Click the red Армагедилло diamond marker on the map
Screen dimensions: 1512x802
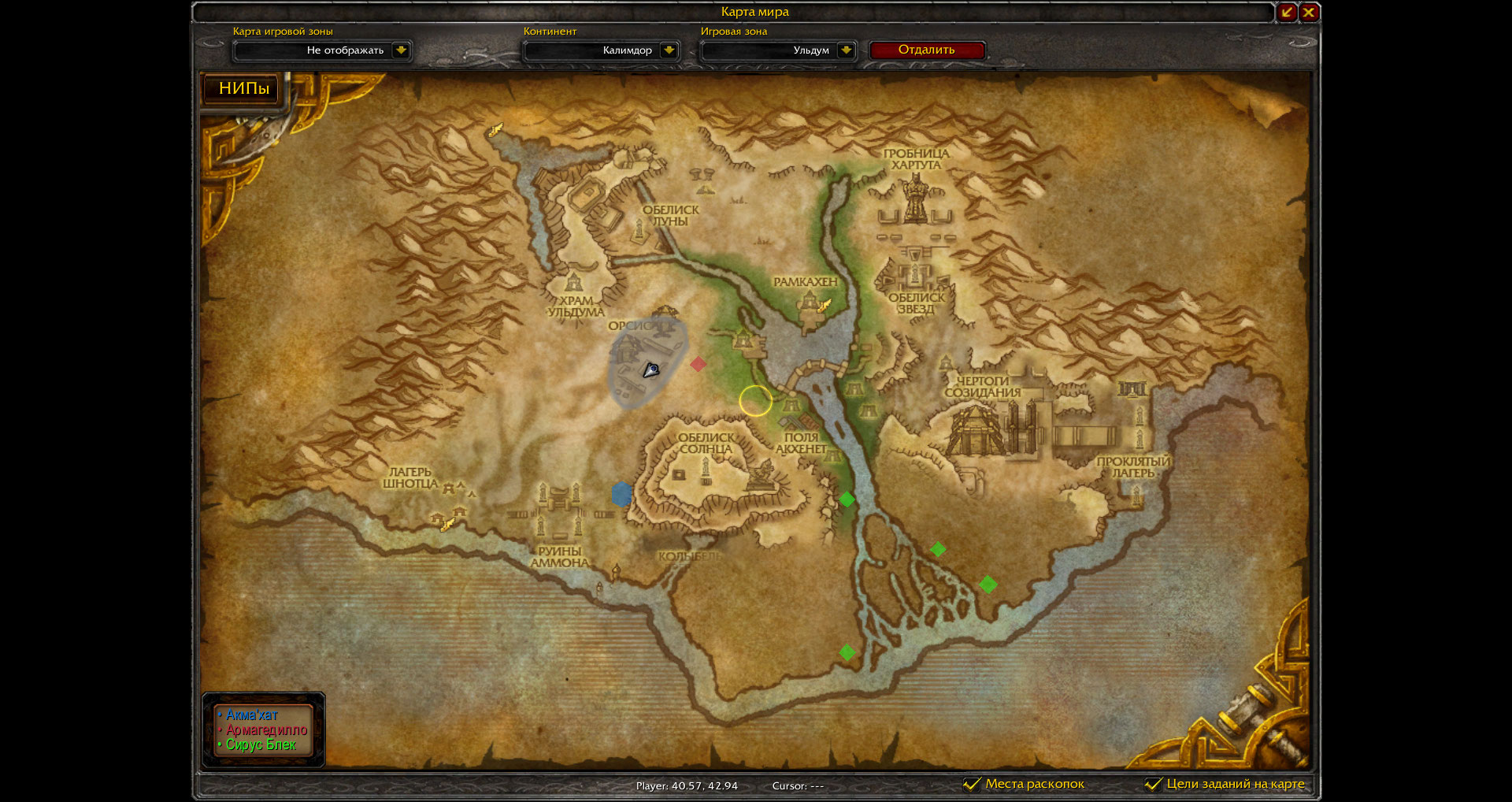(x=698, y=364)
